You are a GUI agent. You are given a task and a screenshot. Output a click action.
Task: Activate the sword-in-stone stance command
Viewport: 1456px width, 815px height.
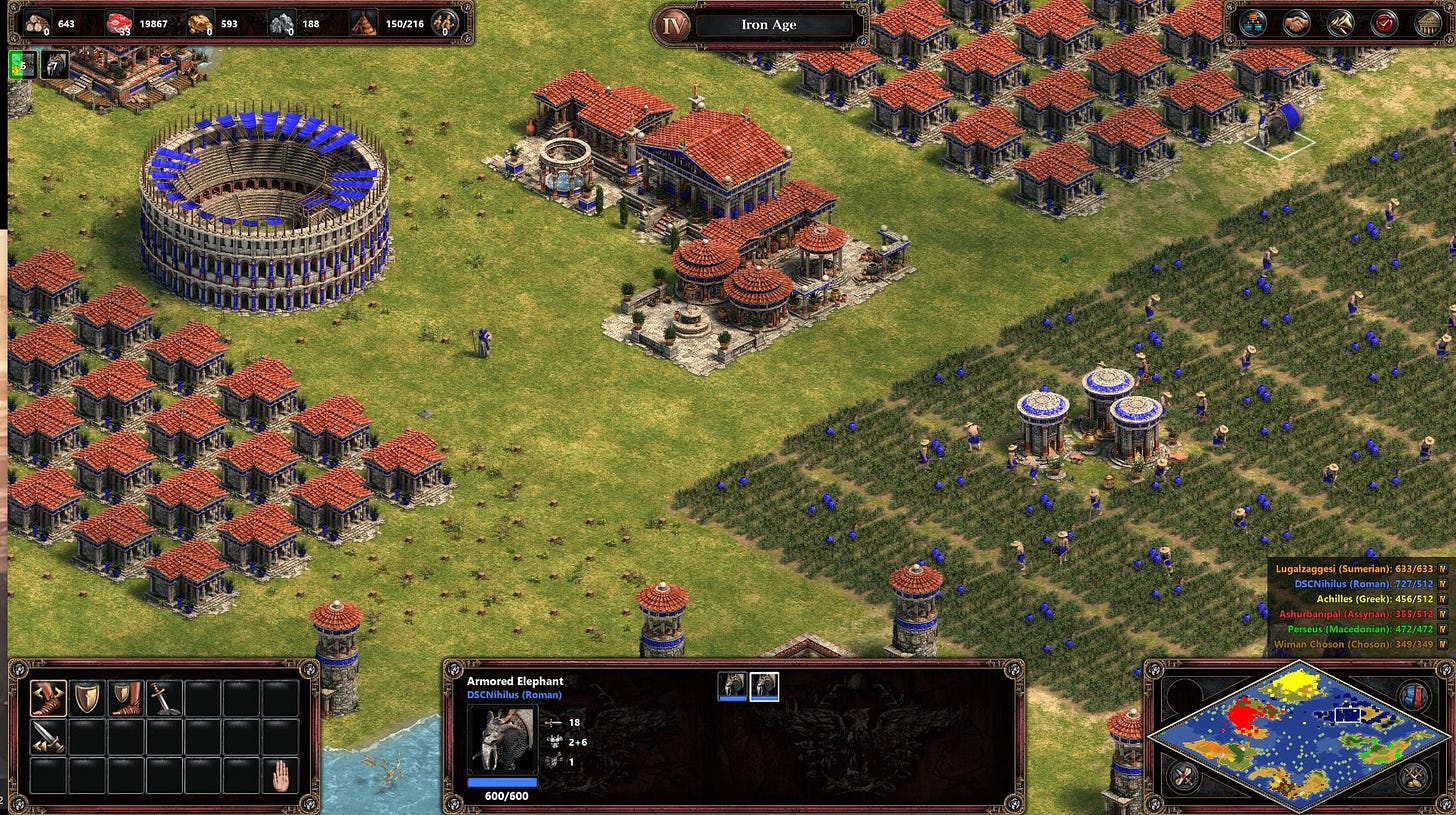click(164, 698)
